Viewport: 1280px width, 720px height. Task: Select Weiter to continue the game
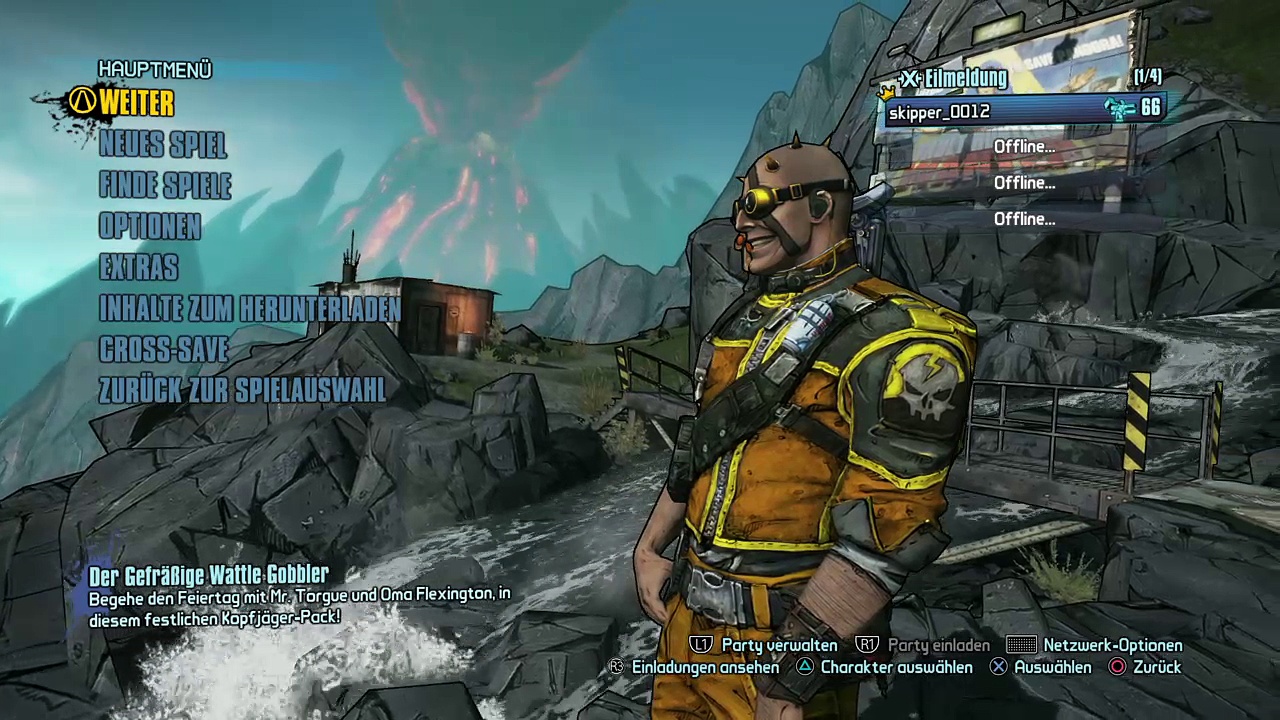coord(136,103)
